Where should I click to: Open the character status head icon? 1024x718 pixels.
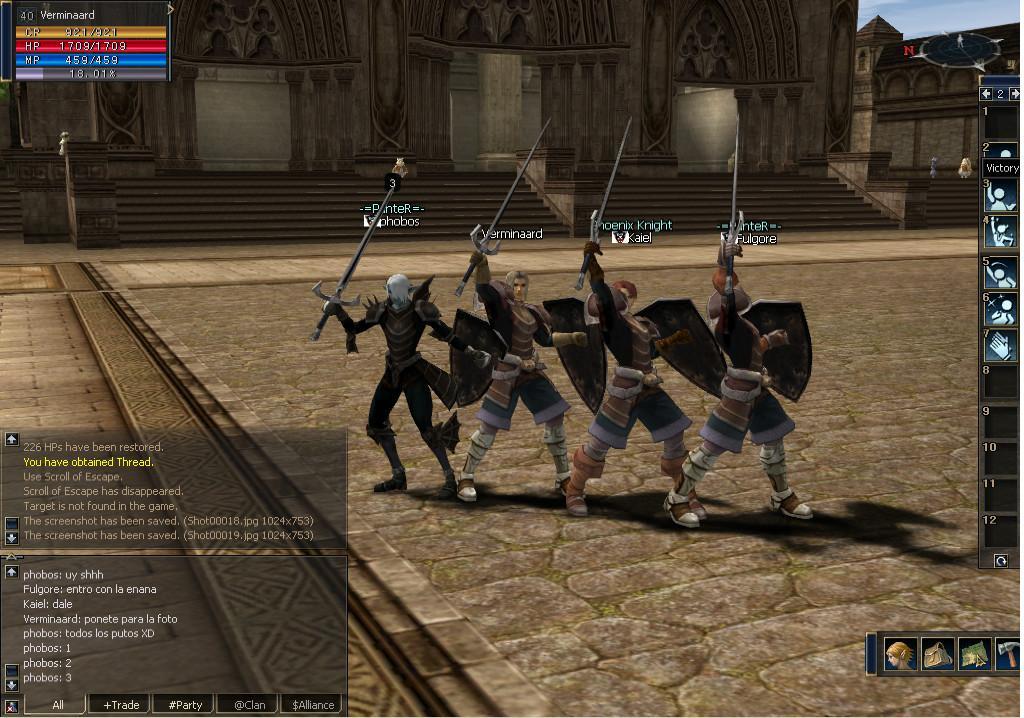click(x=899, y=654)
